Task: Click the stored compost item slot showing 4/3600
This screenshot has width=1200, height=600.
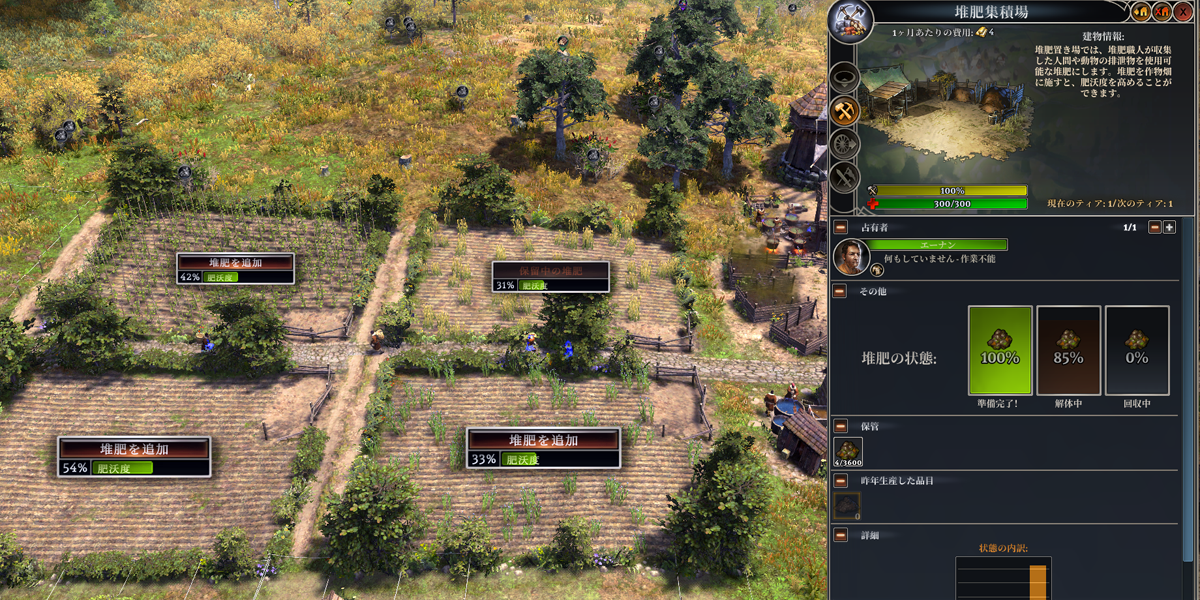Action: pyautogui.click(x=848, y=452)
